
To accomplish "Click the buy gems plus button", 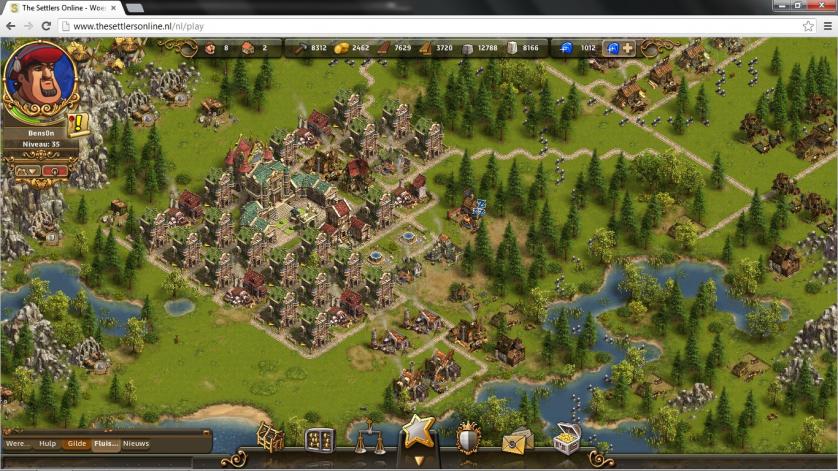I will click(x=627, y=47).
